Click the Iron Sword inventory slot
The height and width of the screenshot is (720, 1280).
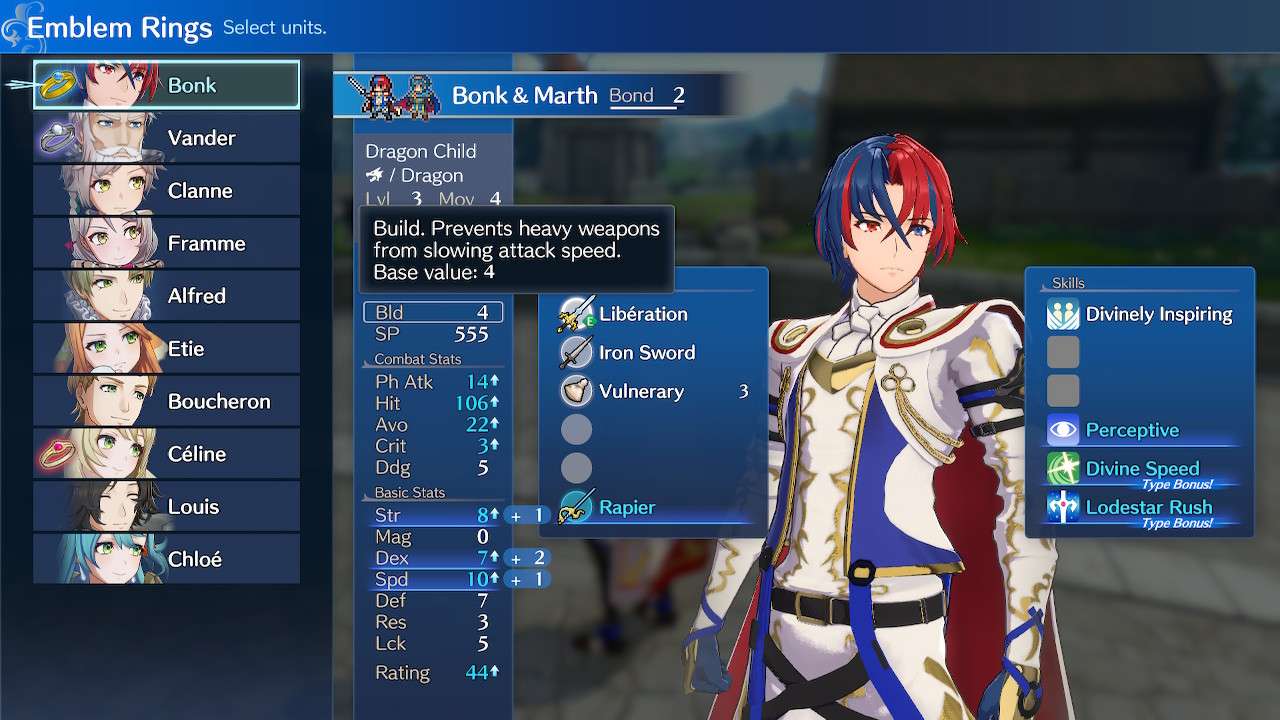pyautogui.click(x=645, y=352)
